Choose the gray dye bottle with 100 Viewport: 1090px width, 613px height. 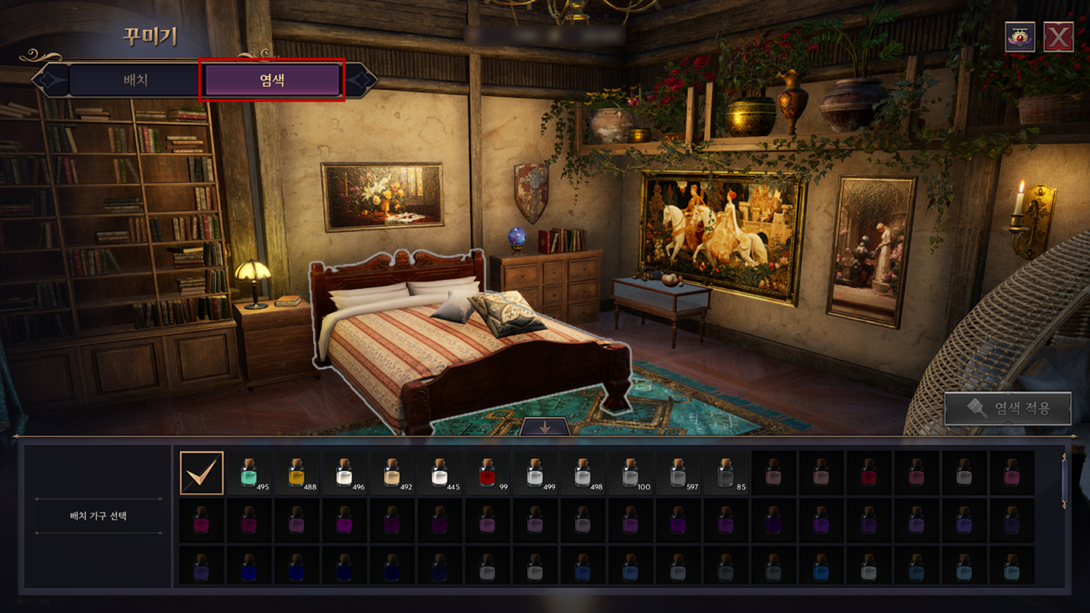click(630, 473)
